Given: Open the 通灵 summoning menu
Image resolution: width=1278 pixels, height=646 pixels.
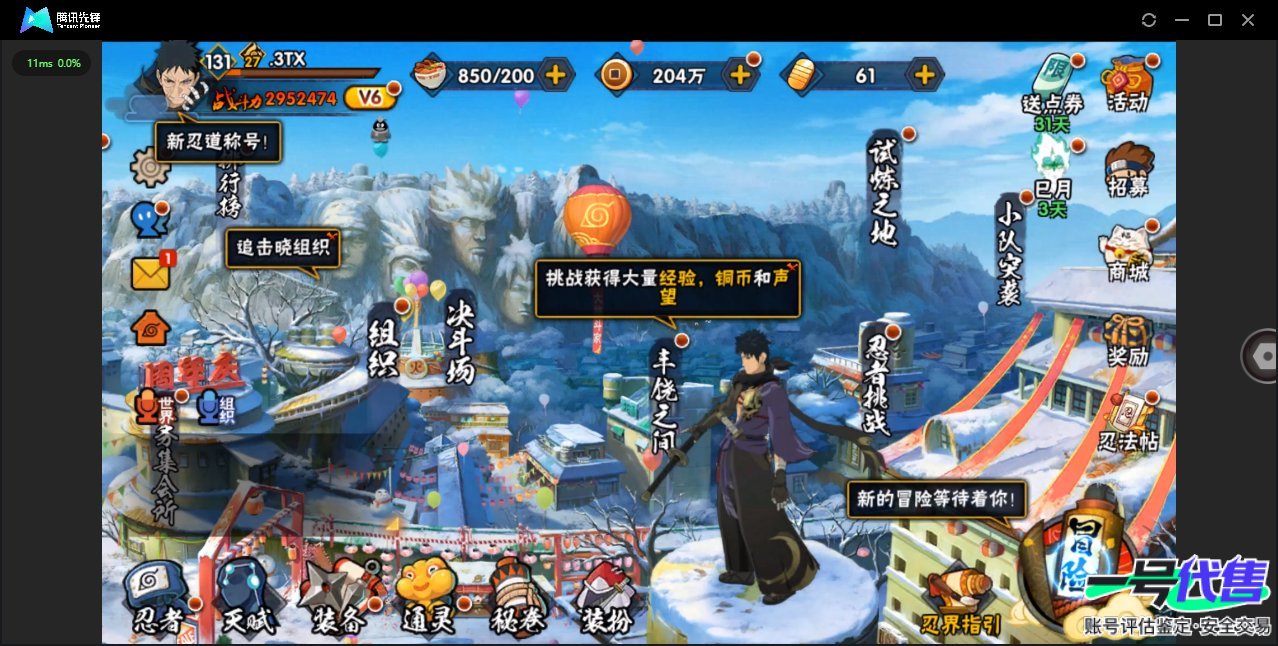Looking at the screenshot, I should (x=427, y=598).
